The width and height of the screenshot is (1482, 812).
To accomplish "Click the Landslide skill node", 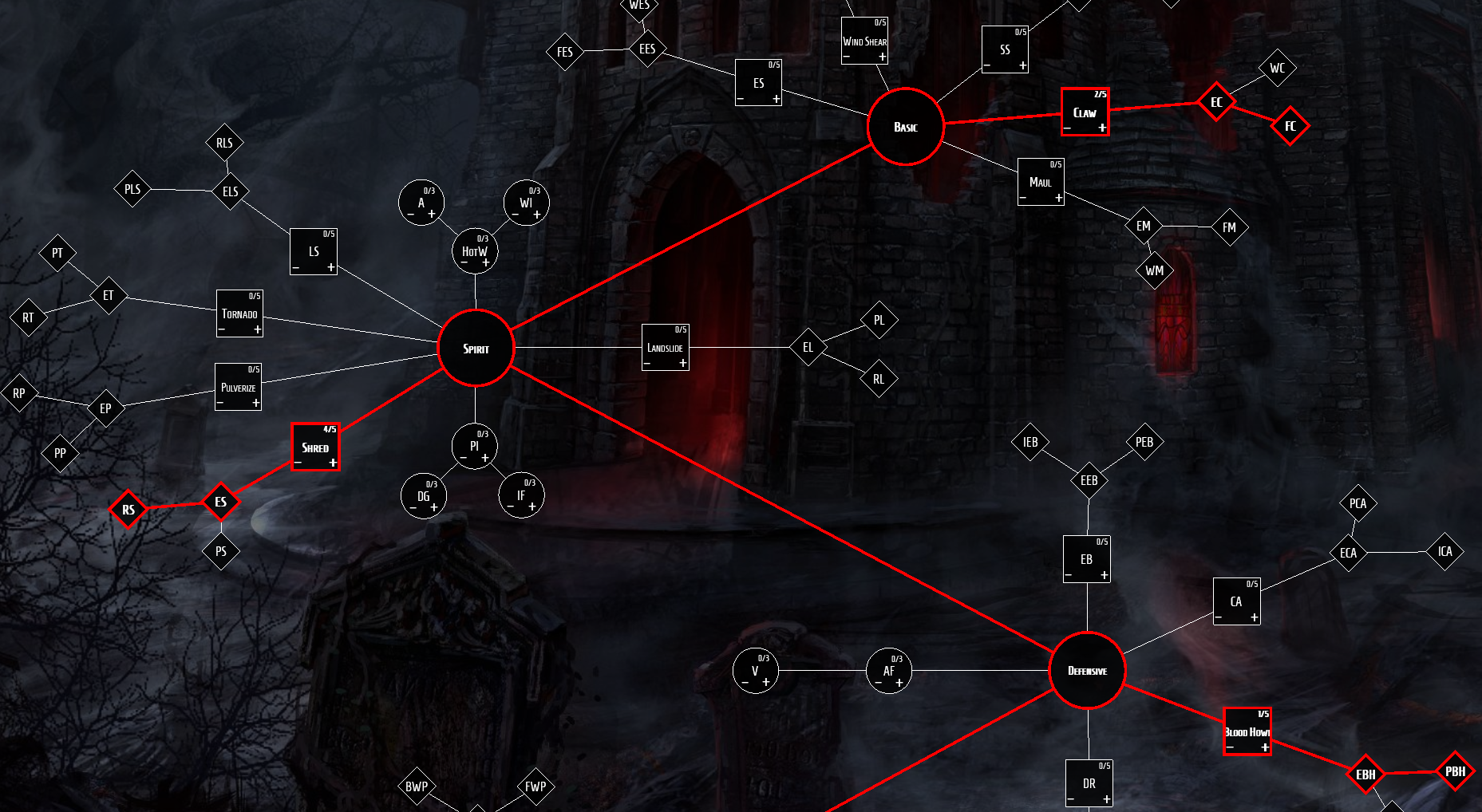I will click(x=666, y=347).
